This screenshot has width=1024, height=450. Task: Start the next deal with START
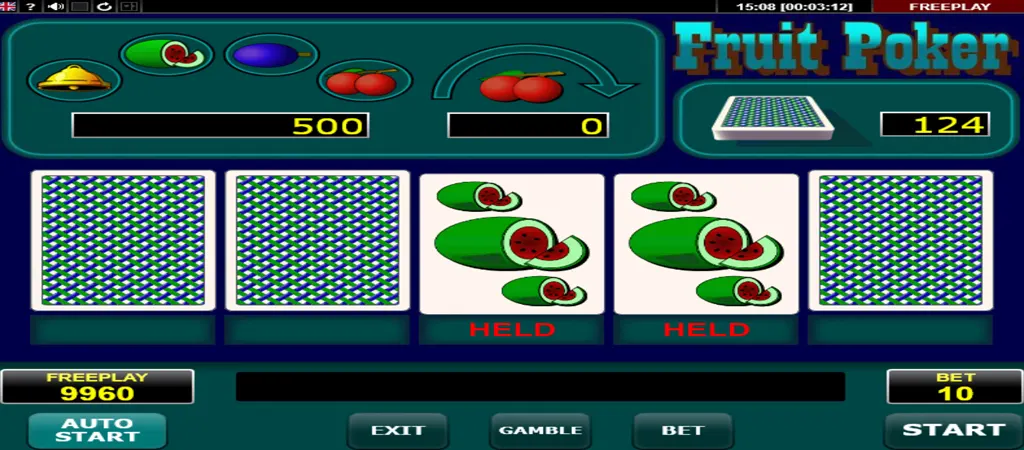[x=953, y=430]
